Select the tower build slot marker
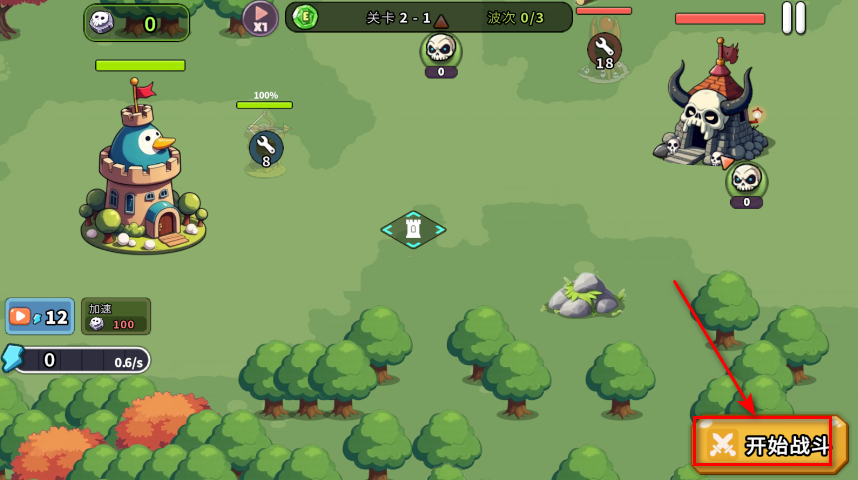 coord(413,229)
